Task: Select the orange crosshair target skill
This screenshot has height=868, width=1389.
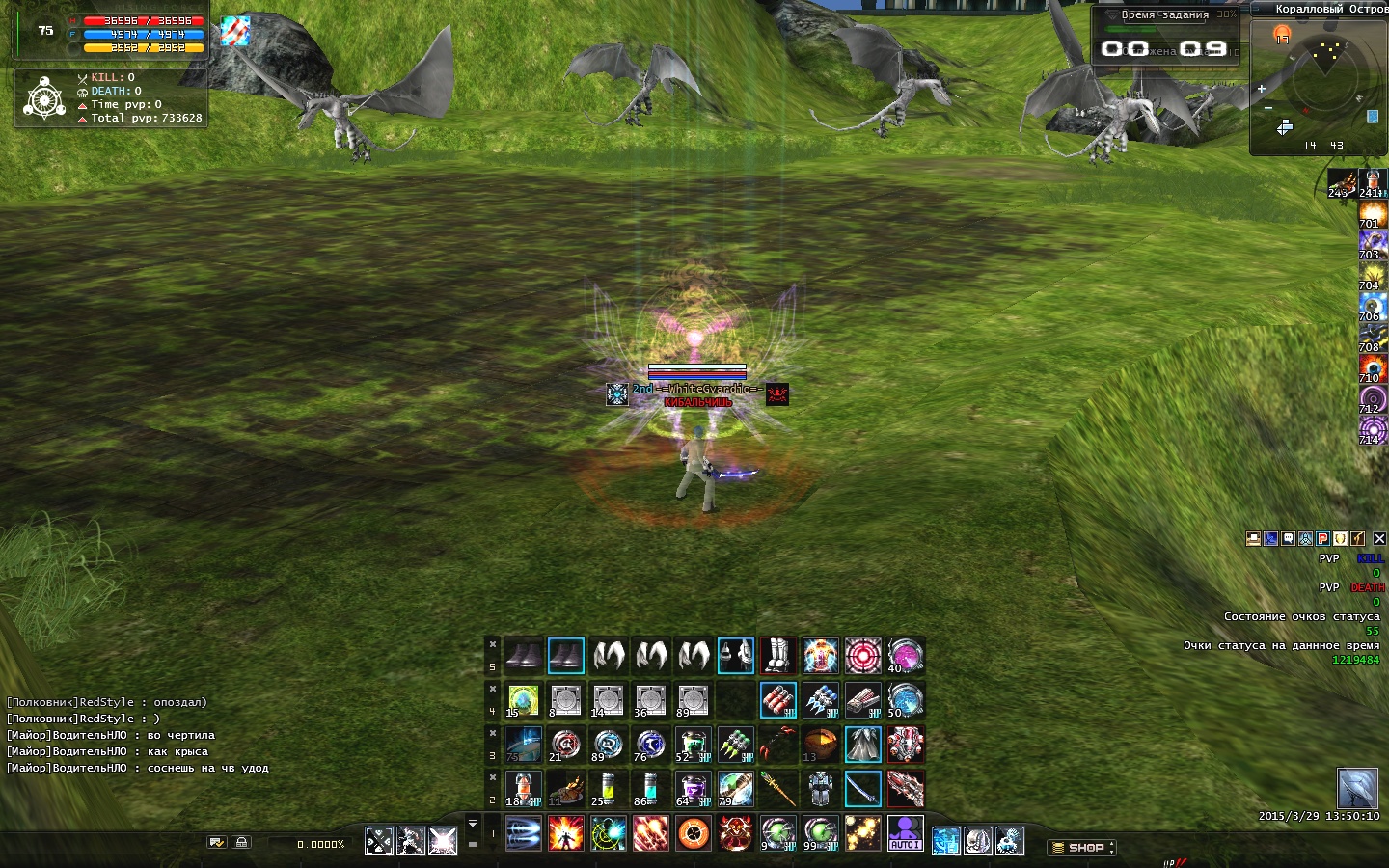Action: tap(693, 833)
